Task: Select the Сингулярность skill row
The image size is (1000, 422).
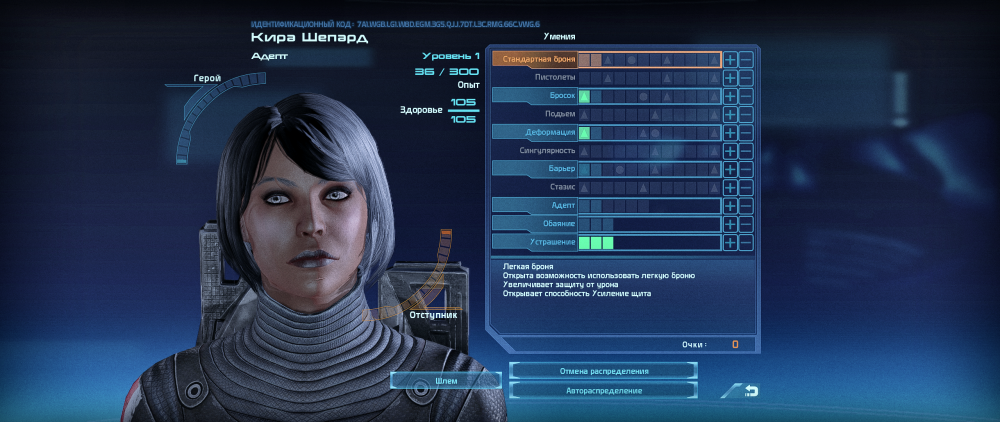Action: click(536, 151)
